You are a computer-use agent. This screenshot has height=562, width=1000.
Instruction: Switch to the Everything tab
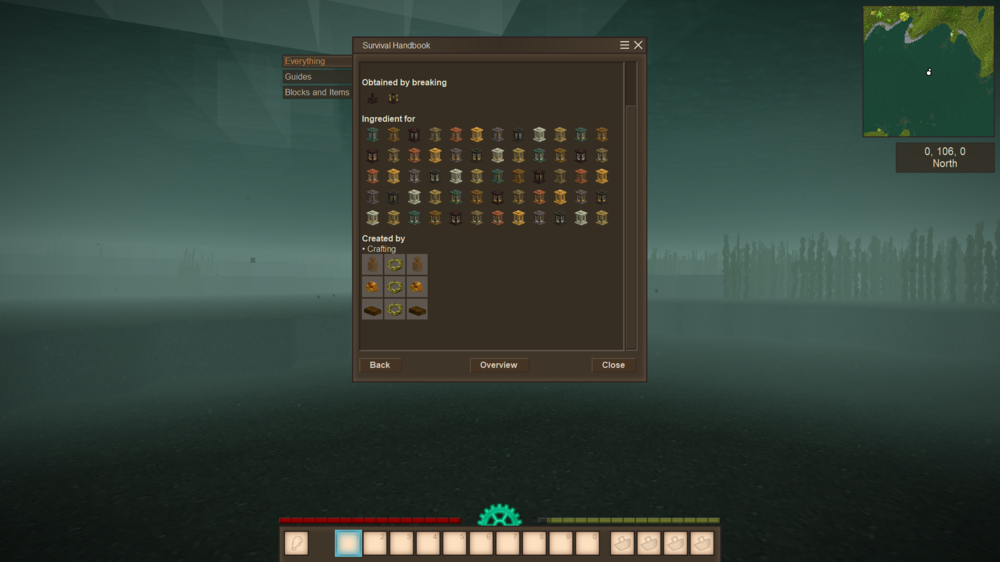pyautogui.click(x=317, y=61)
